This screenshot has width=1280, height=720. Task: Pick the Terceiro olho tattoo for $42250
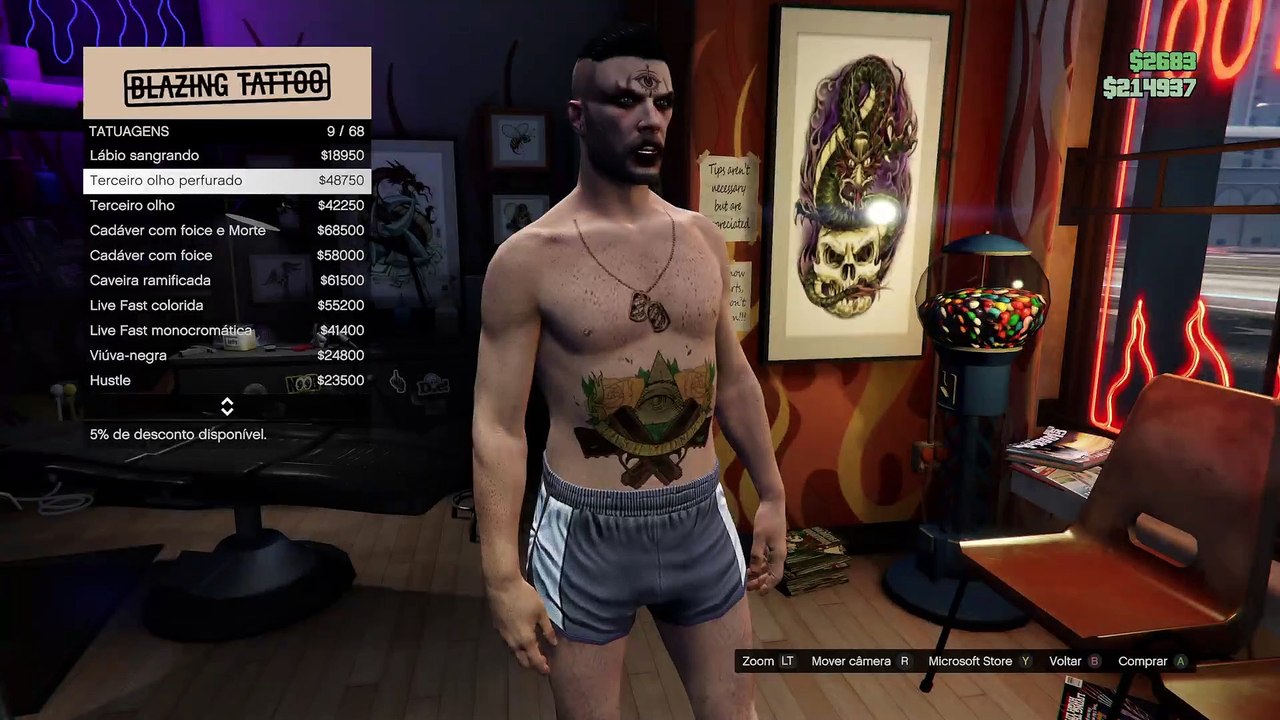[227, 206]
